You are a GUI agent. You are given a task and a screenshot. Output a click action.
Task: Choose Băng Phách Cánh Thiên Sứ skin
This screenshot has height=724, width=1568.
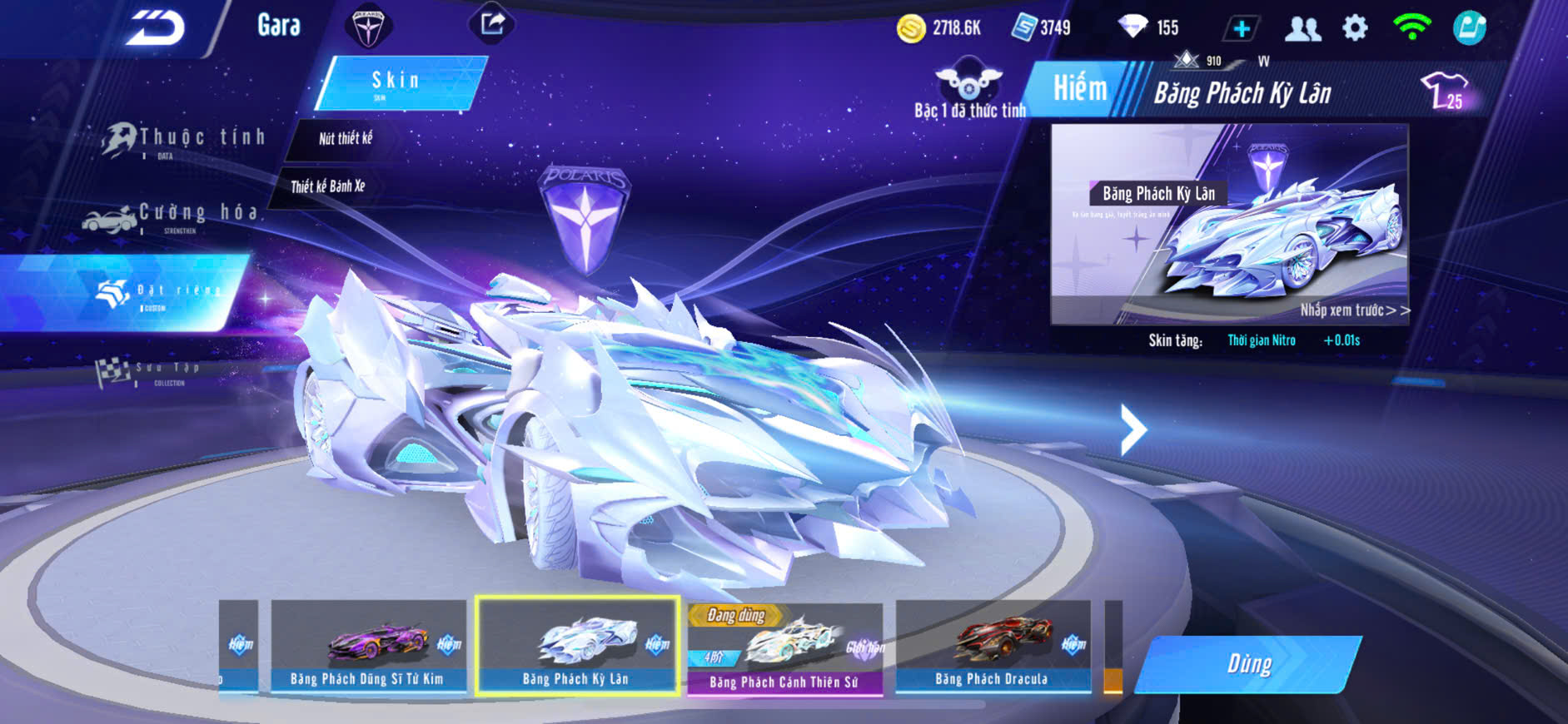(784, 649)
